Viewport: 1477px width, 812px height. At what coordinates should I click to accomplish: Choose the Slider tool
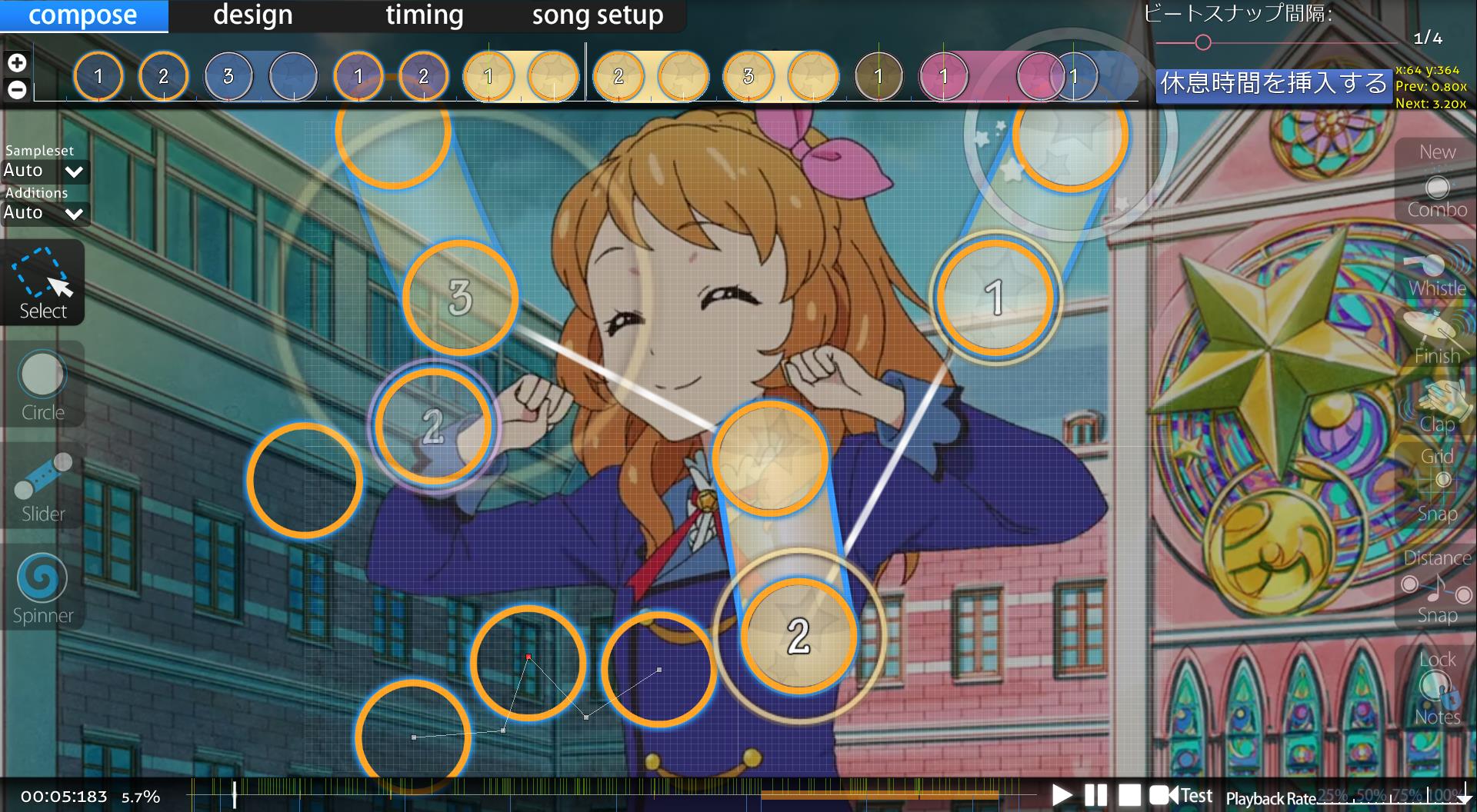42,486
